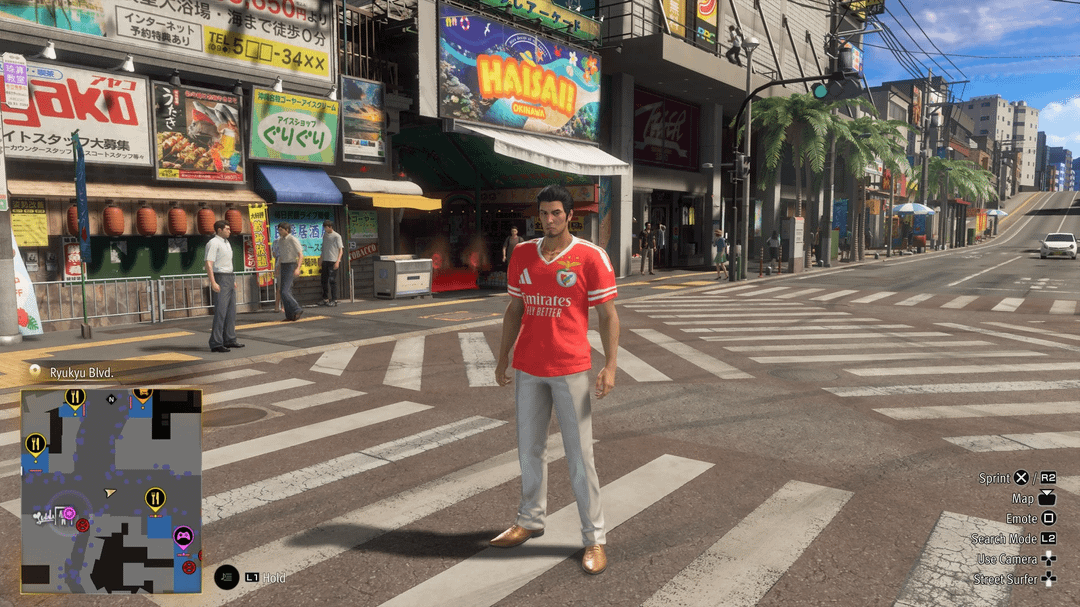Viewport: 1080px width, 607px height.
Task: Click the north compass indicator on the minimap
Action: point(111,399)
